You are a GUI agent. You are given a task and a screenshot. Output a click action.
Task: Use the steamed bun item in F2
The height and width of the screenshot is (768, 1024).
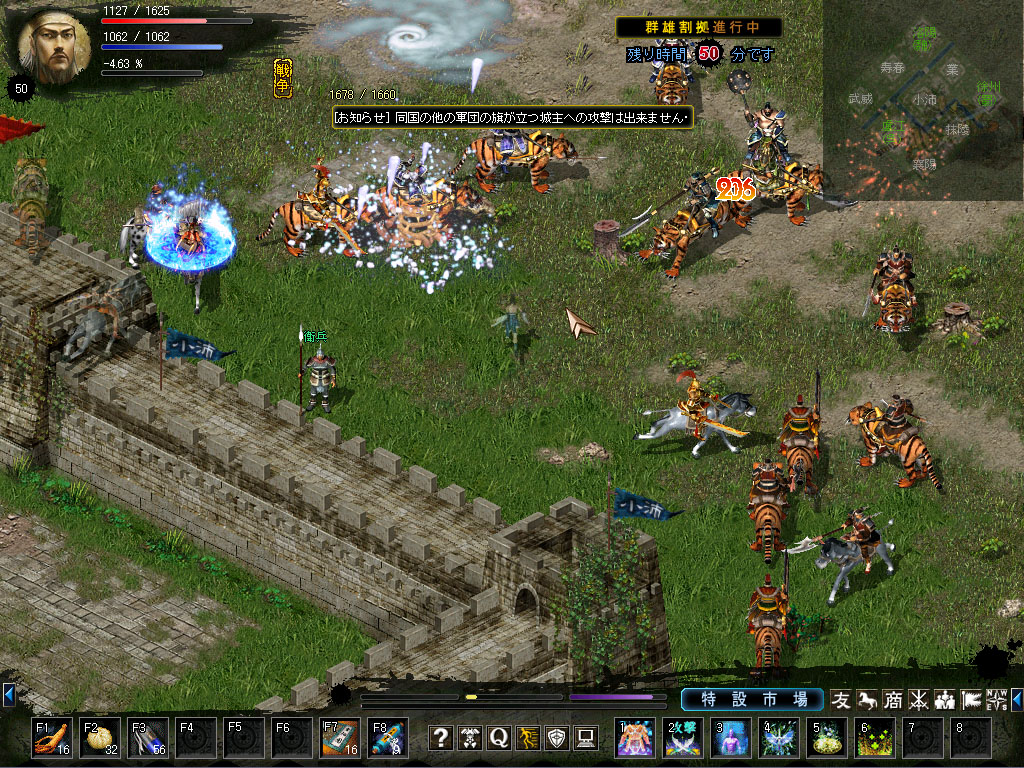(99, 738)
